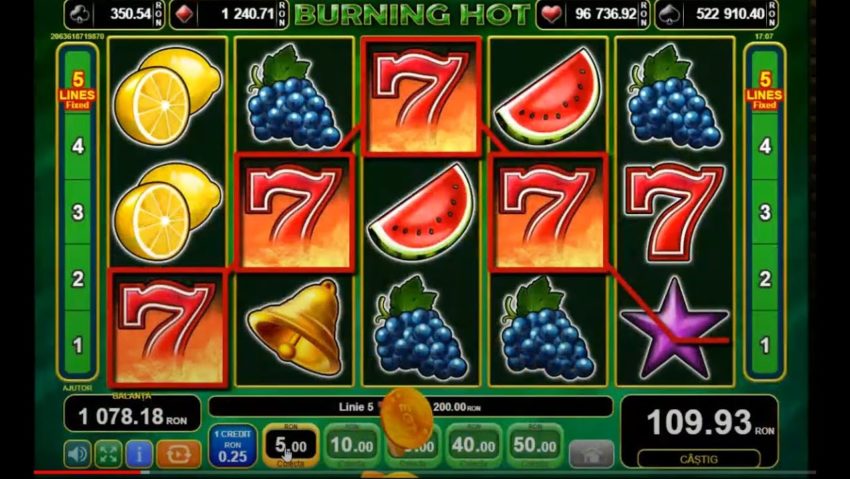Screen dimensions: 850x479
Task: Switch to fullscreen with the arrows icon
Action: [108, 453]
